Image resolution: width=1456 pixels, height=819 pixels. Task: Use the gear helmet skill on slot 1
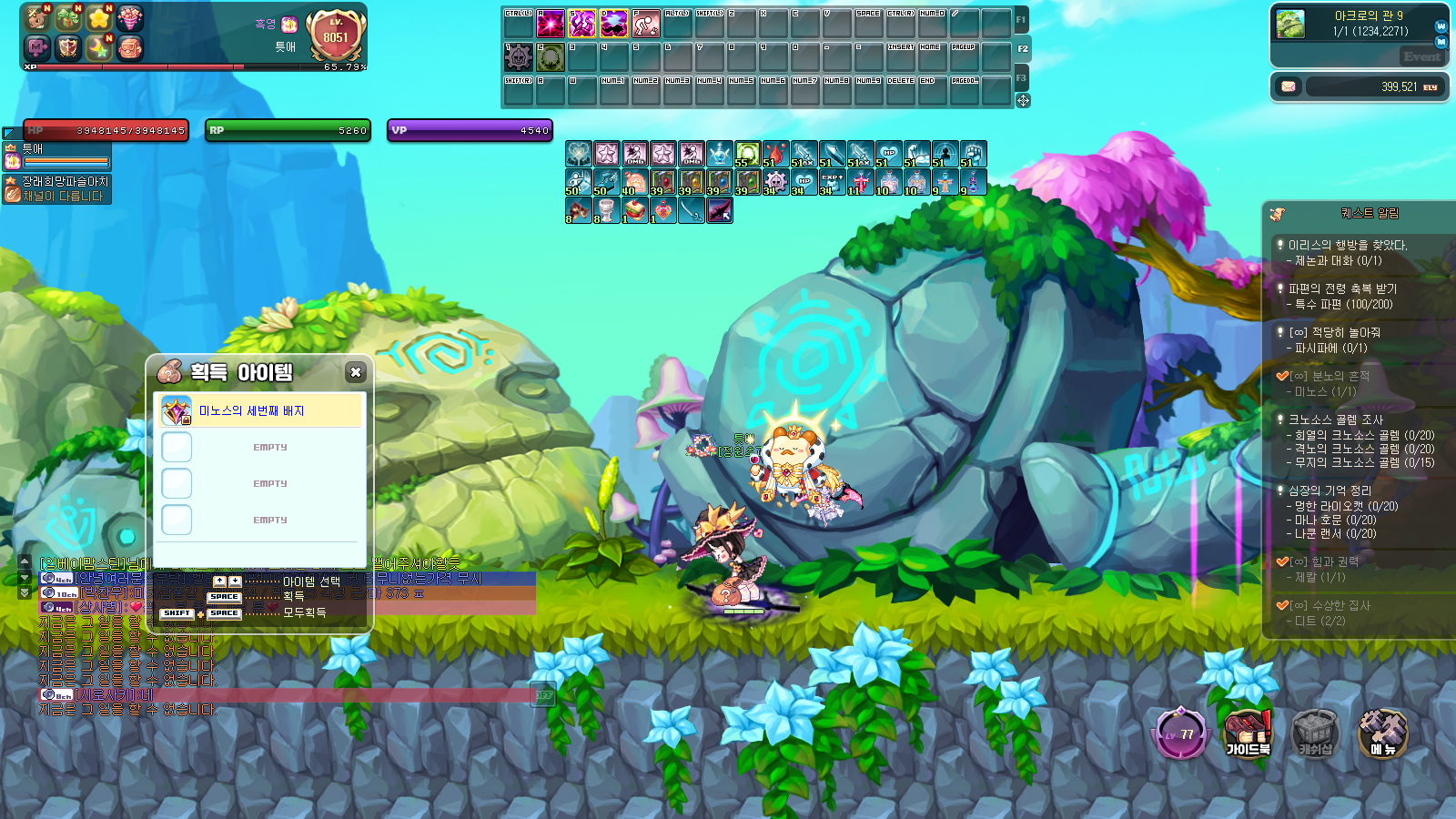pos(519,57)
